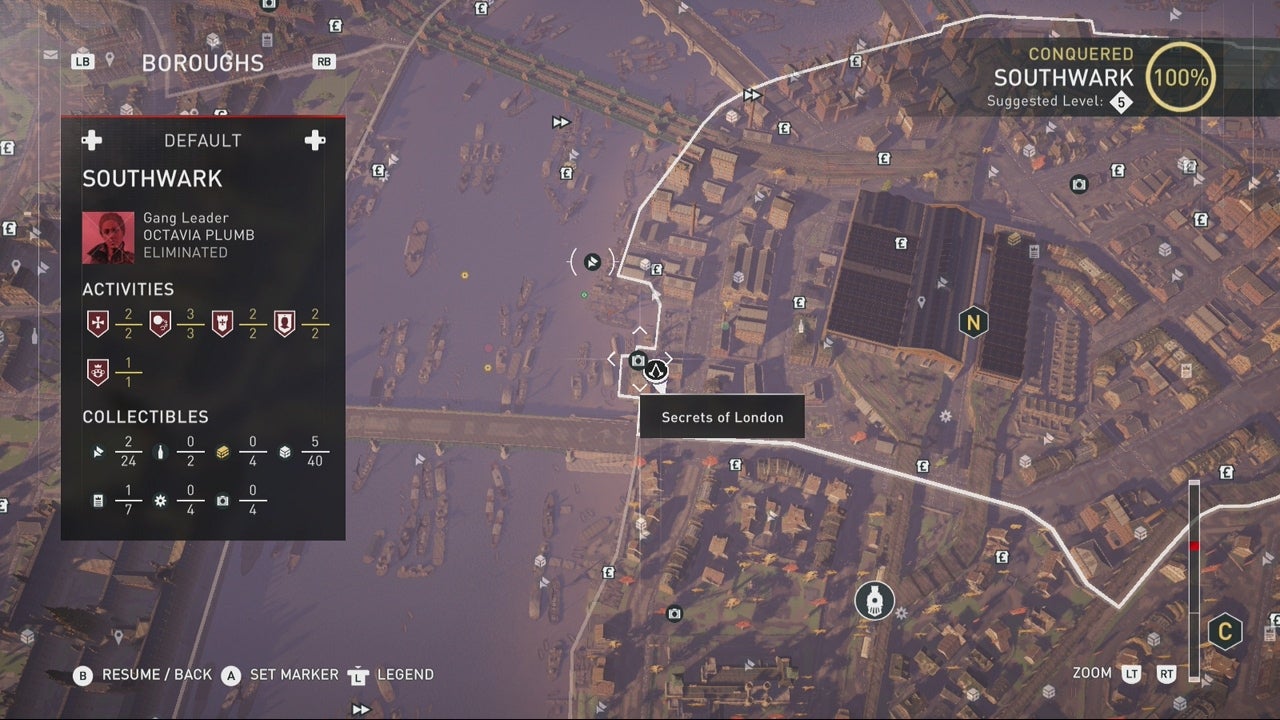This screenshot has height=720, width=1280.
Task: Select the Secrets of London camera map icon
Action: [640, 358]
